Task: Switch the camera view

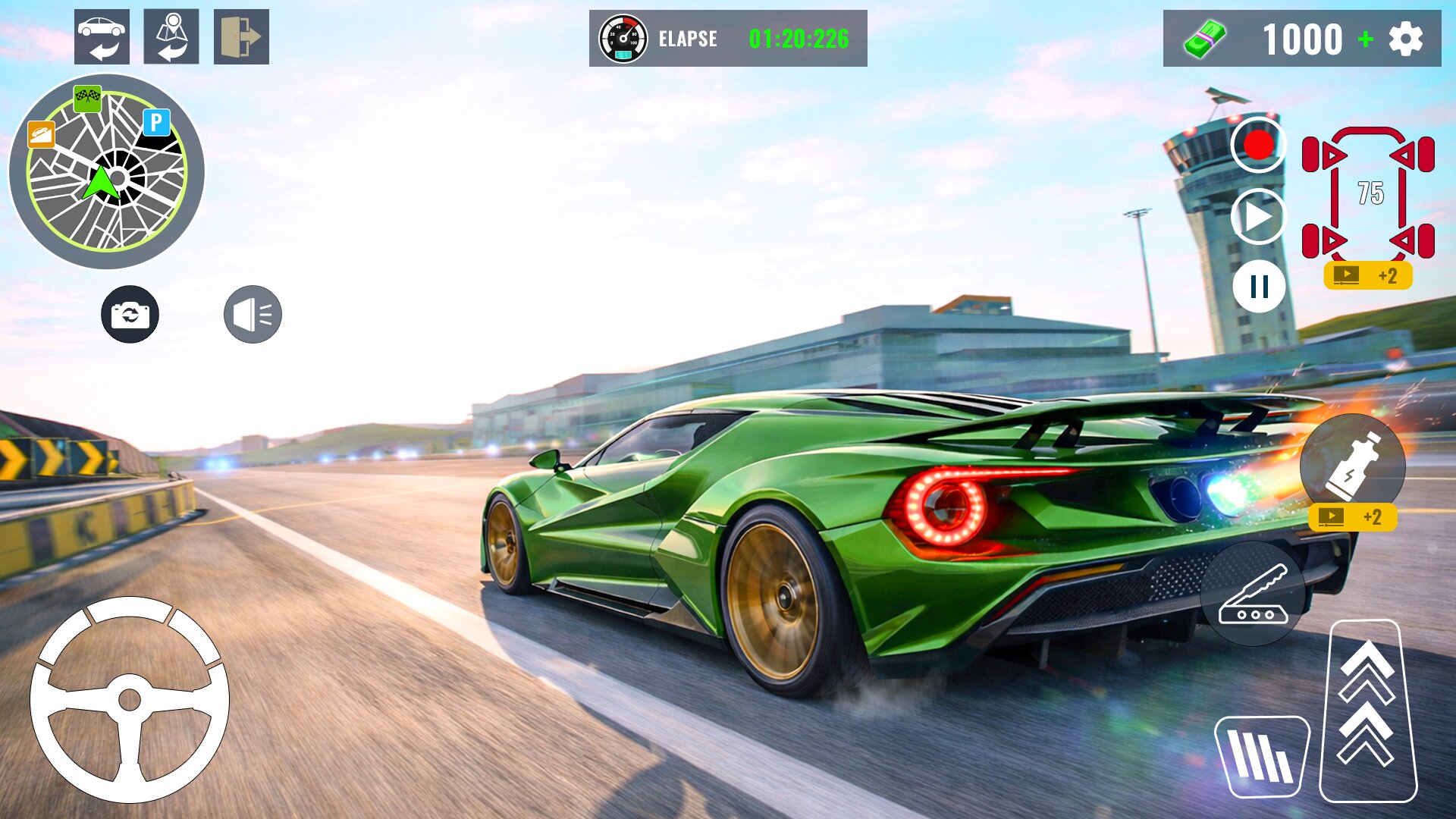Action: tap(130, 314)
